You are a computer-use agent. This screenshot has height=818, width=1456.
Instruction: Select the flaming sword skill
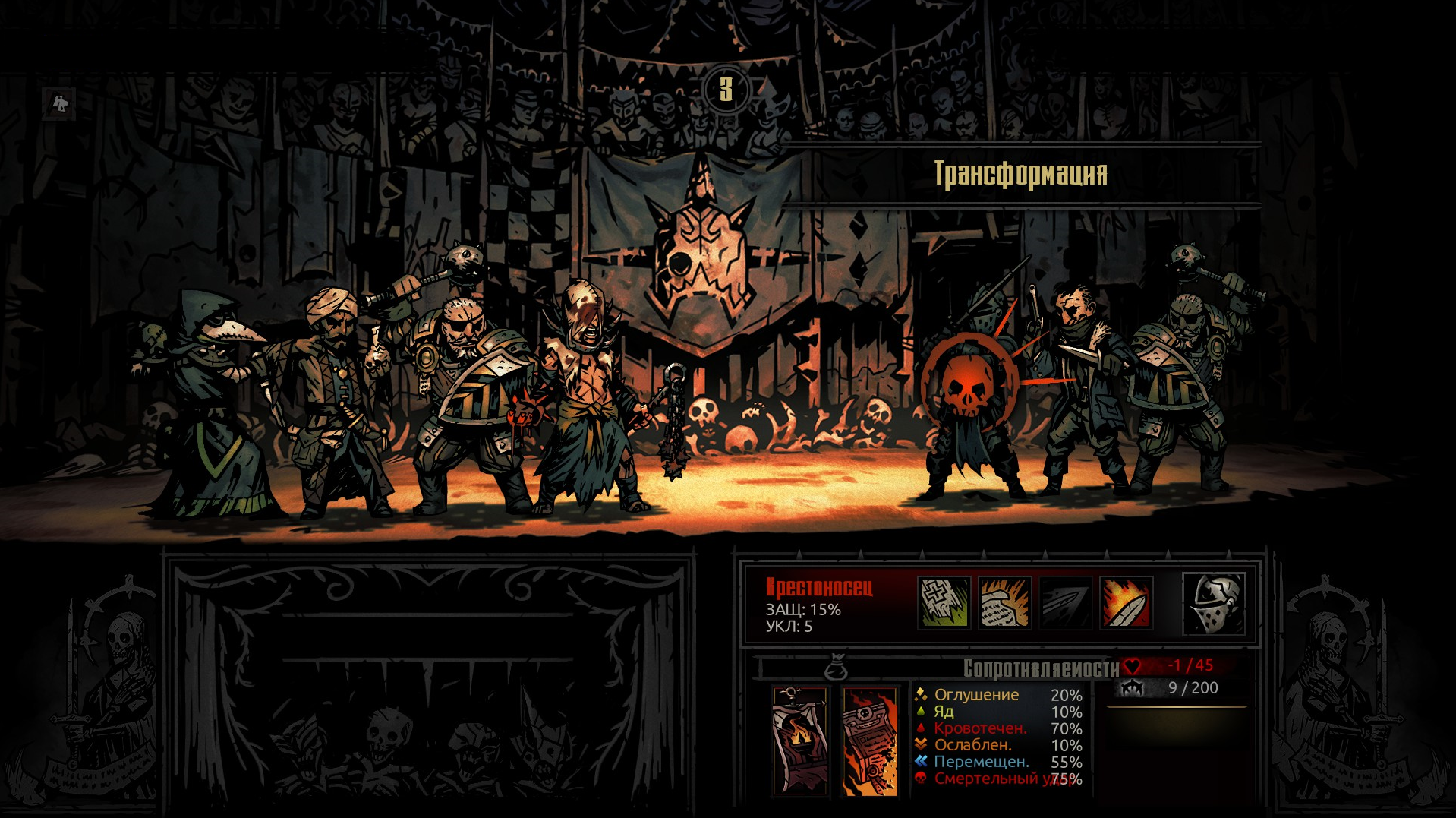point(1126,602)
